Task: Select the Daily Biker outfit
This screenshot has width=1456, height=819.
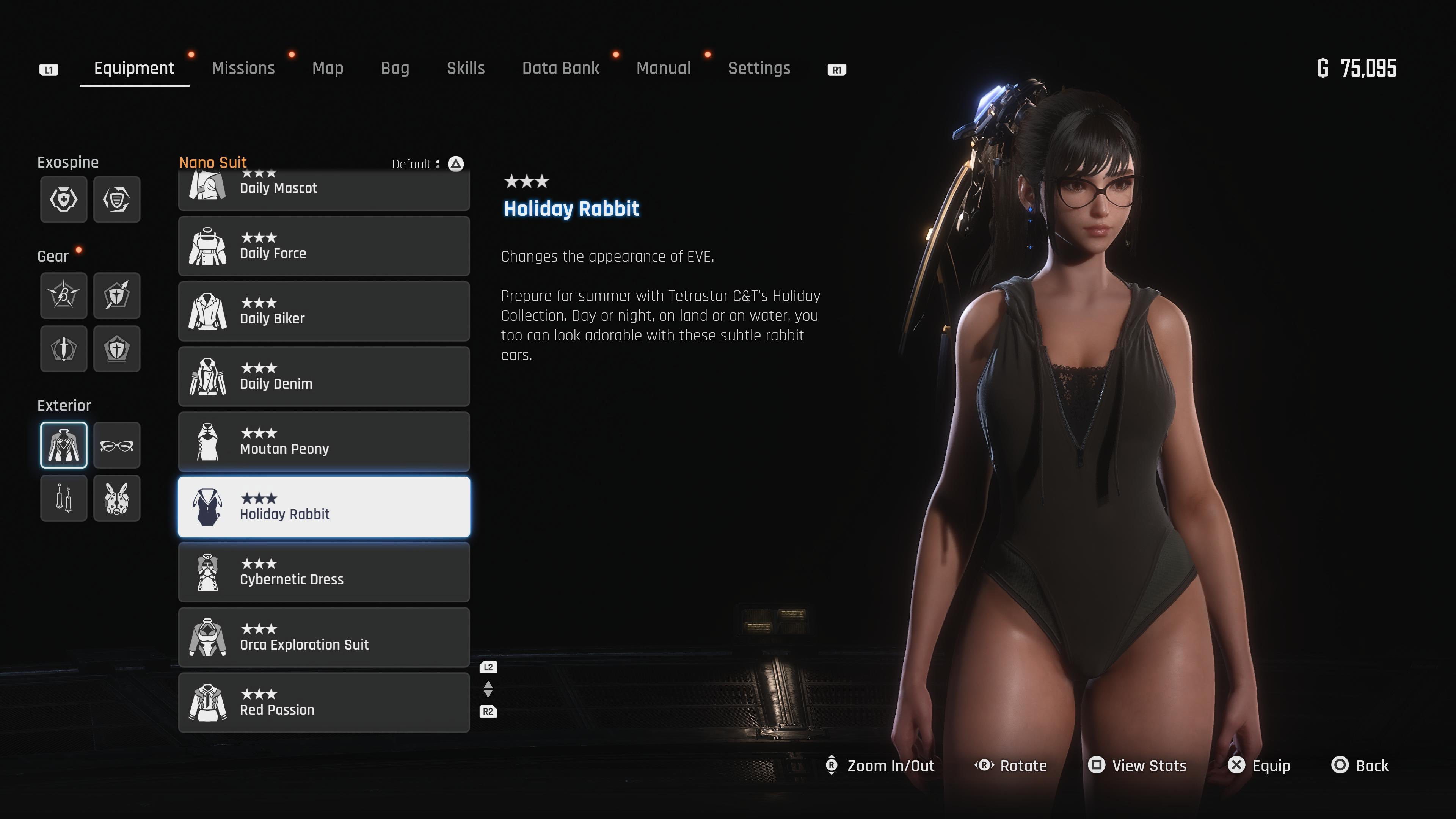Action: [324, 311]
